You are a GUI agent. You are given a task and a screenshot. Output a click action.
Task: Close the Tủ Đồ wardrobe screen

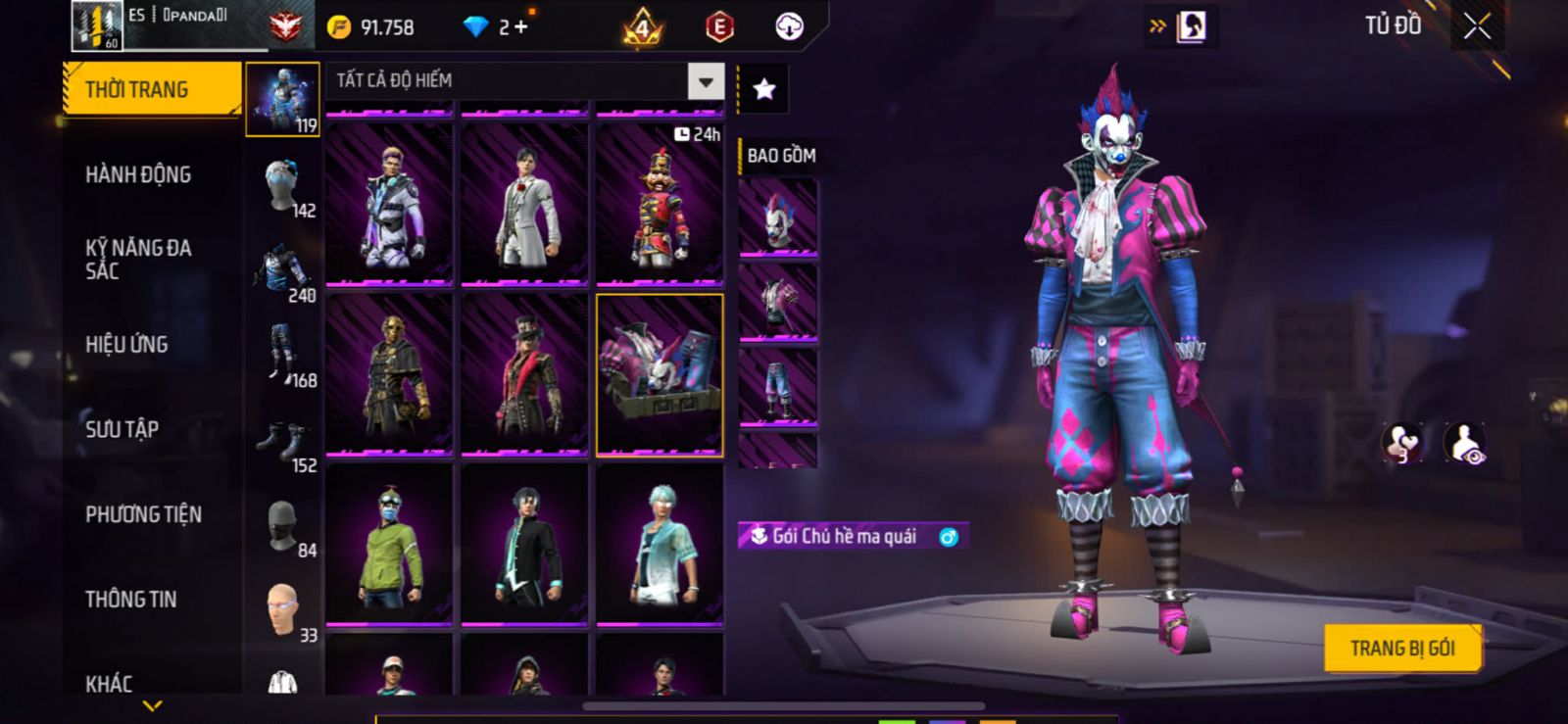1477,26
